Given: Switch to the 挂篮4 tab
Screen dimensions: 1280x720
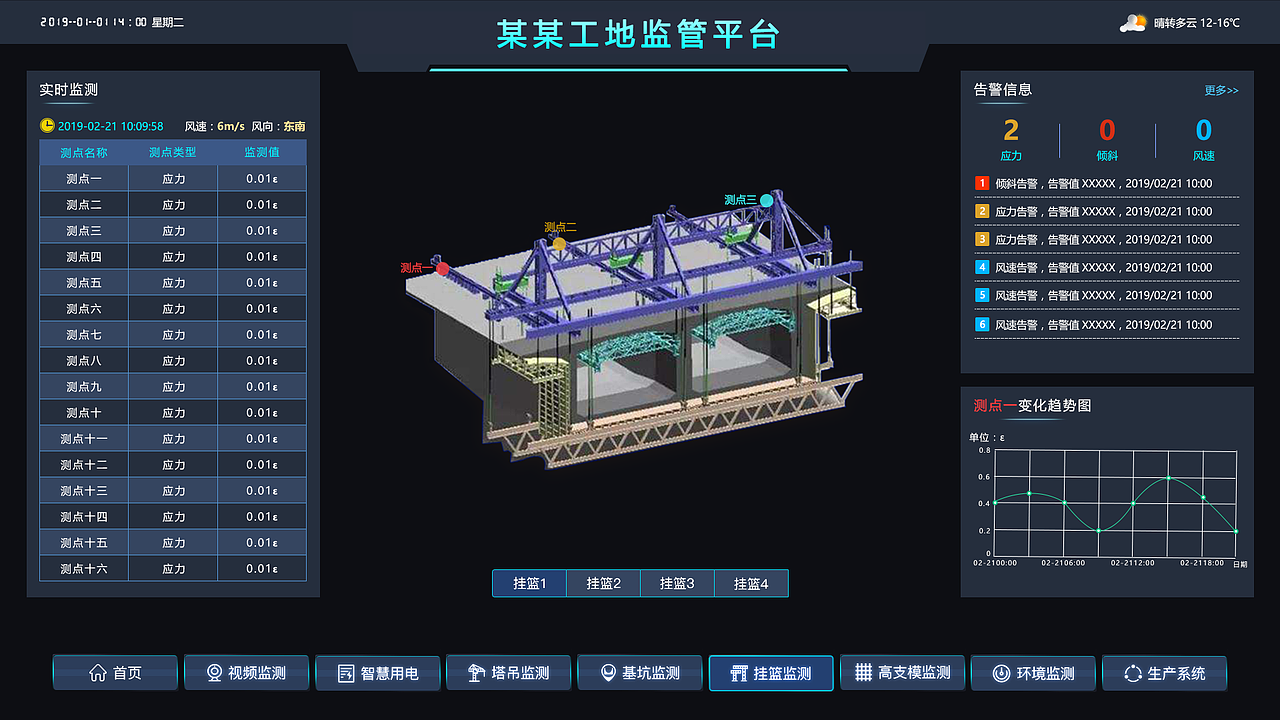Looking at the screenshot, I should (x=751, y=583).
